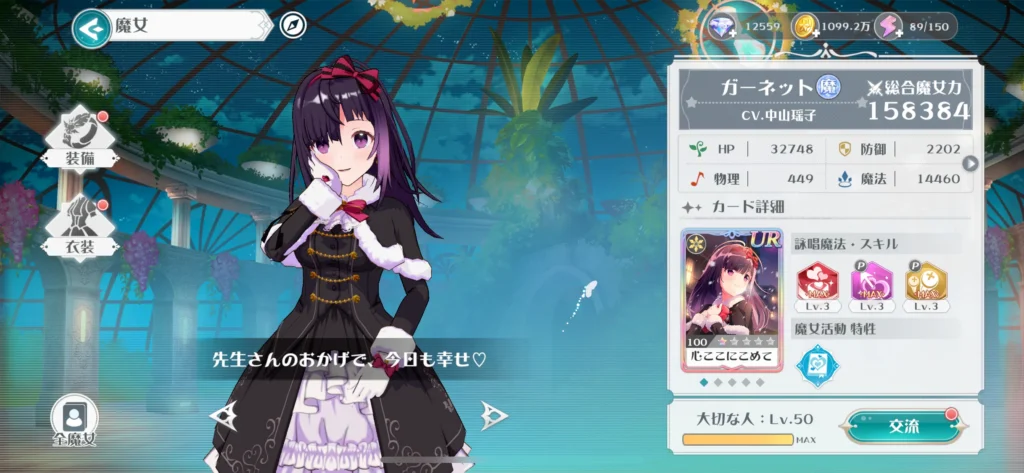Expand stats with arrow beside 防御
The width and height of the screenshot is (1024, 473).
968,164
